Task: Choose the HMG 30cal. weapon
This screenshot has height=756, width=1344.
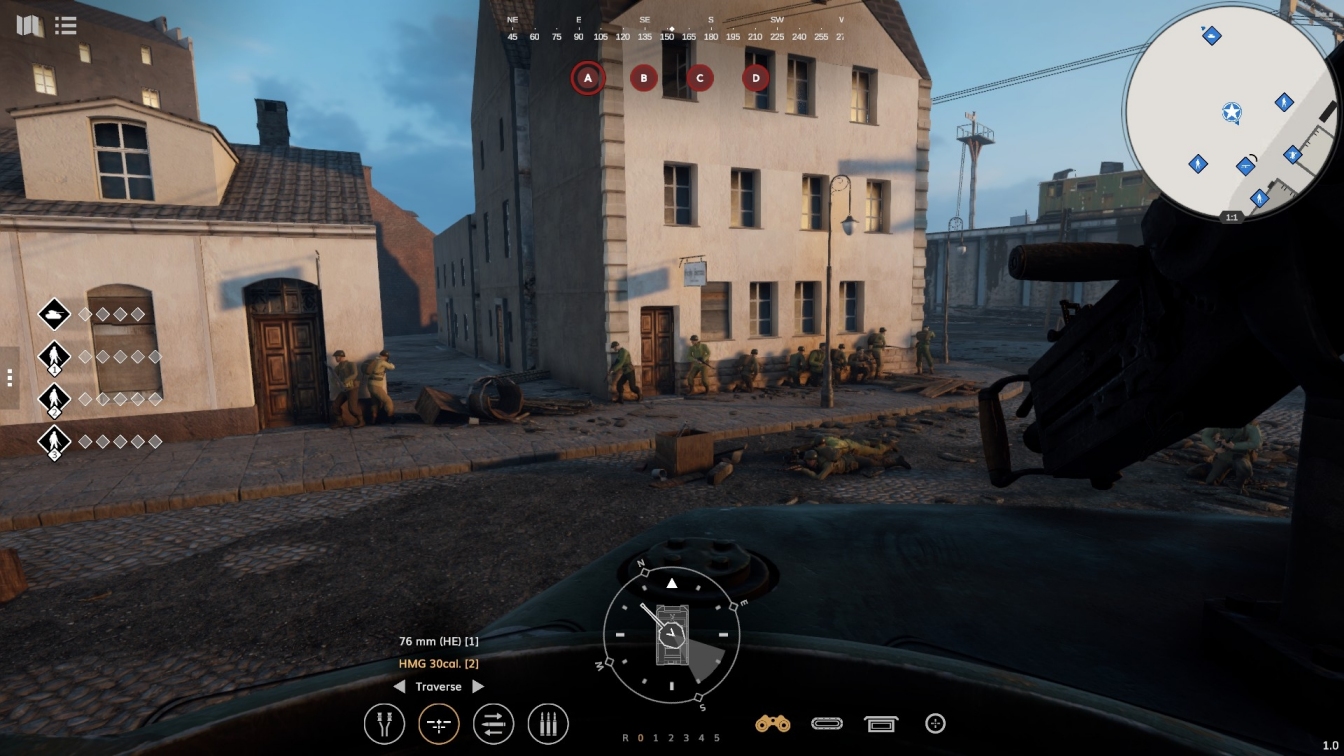Action: pos(438,663)
